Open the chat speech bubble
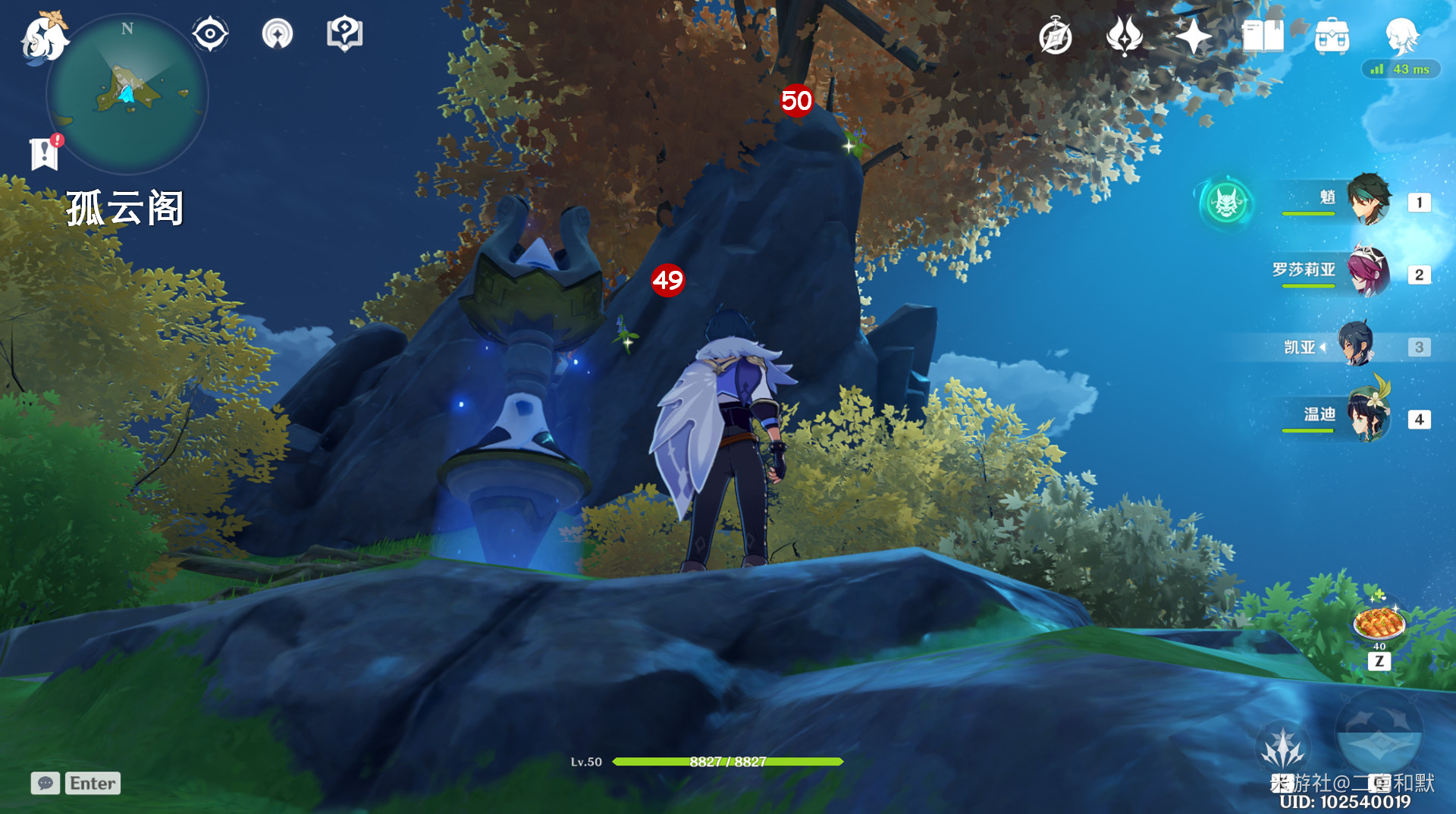 click(x=45, y=783)
